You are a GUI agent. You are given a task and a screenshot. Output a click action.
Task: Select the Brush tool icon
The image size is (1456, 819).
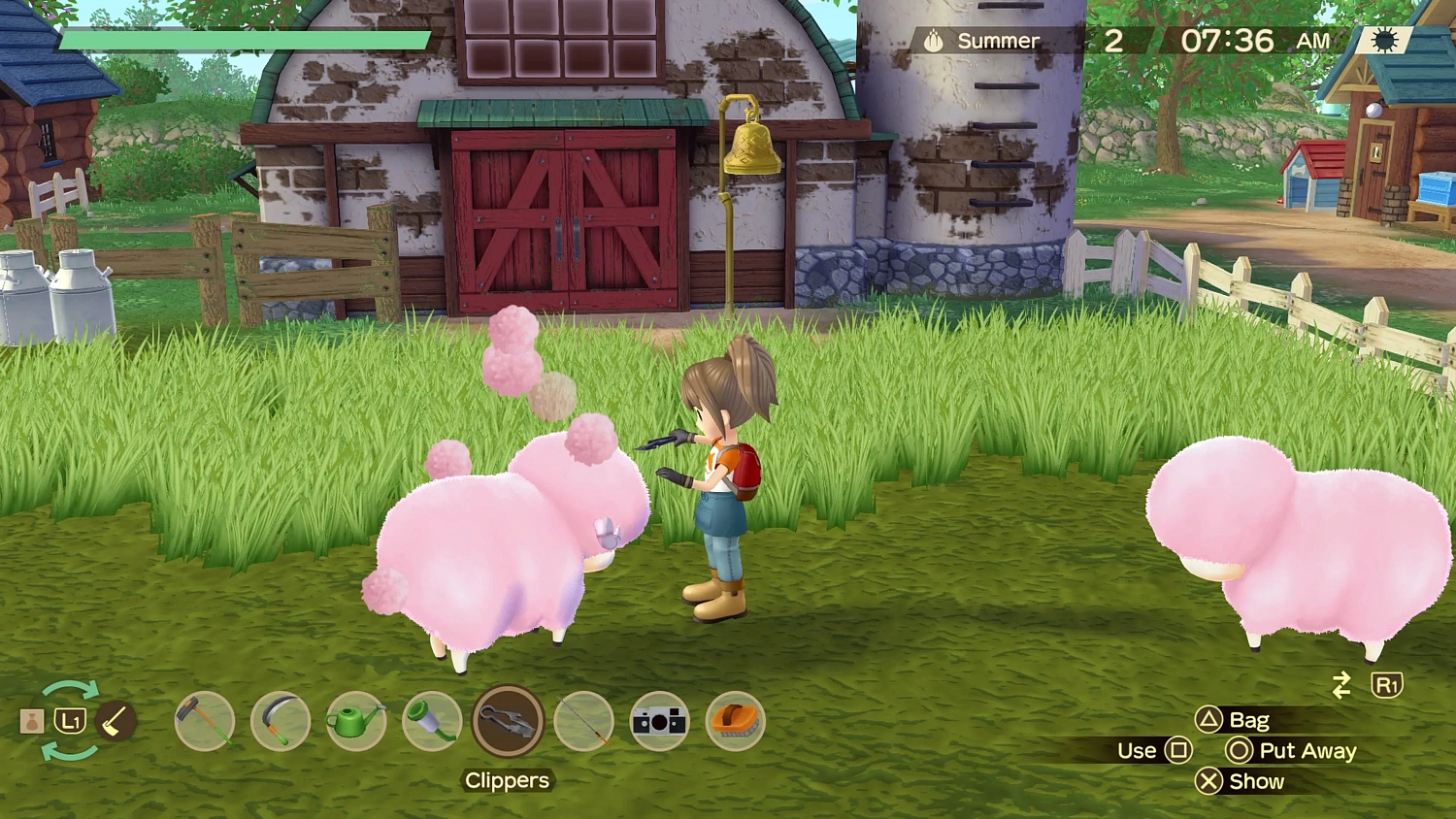[734, 720]
